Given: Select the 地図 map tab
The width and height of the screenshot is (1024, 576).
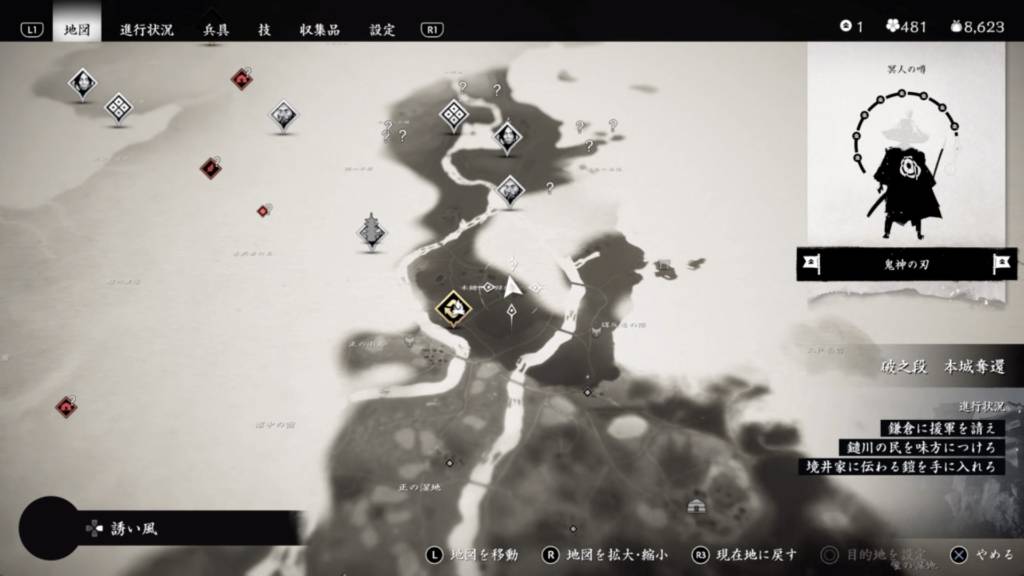Looking at the screenshot, I should pos(77,29).
